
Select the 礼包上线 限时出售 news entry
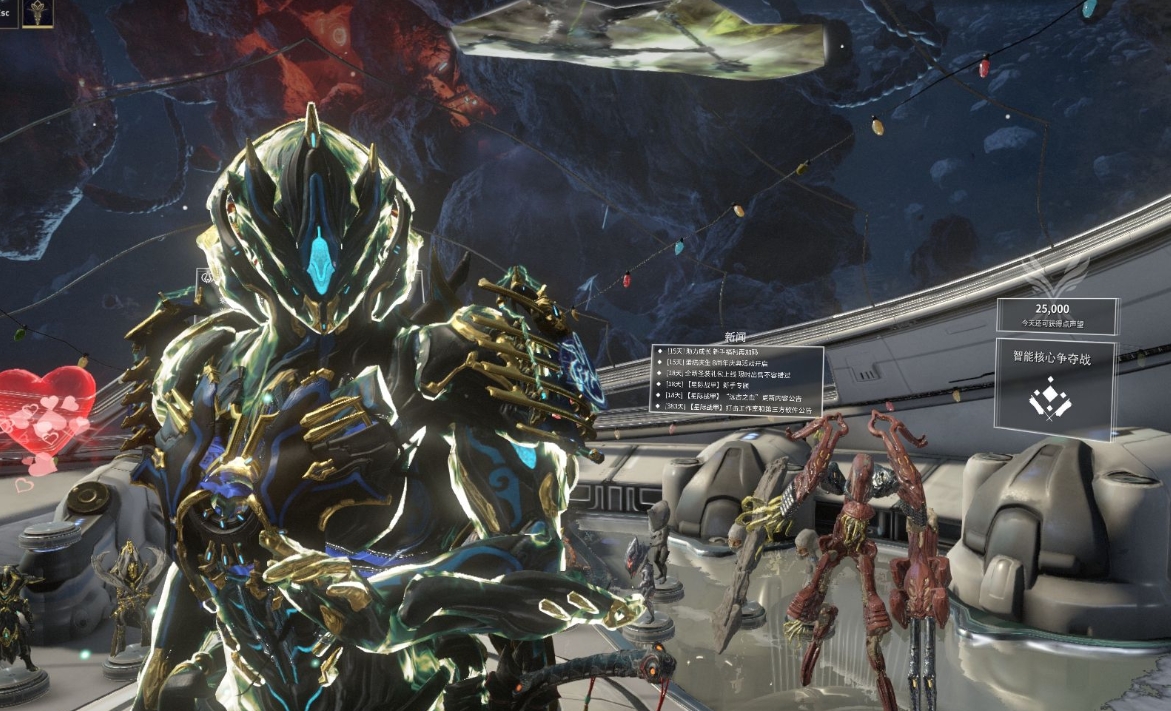click(738, 374)
